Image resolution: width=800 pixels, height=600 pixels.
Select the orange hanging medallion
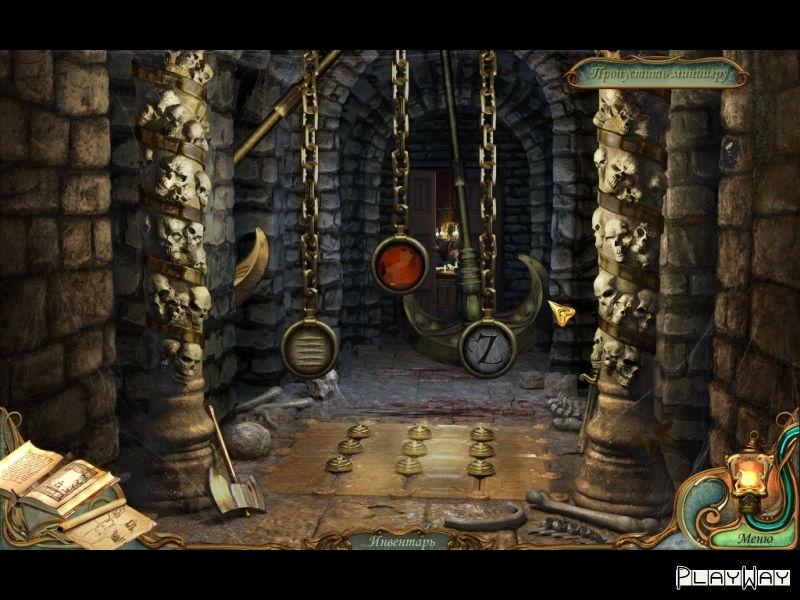[399, 265]
